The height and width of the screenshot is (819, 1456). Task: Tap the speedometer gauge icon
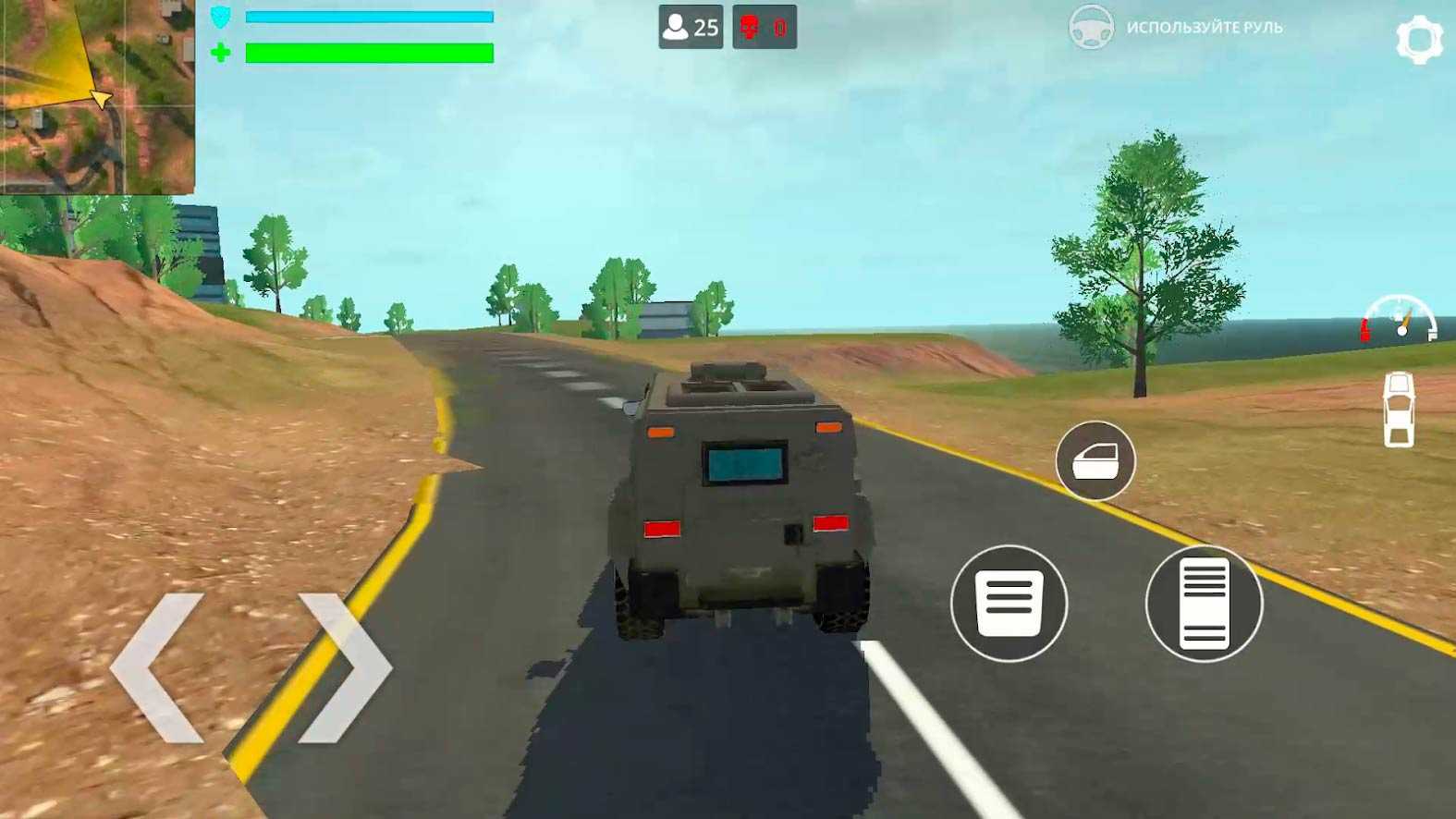[x=1400, y=318]
